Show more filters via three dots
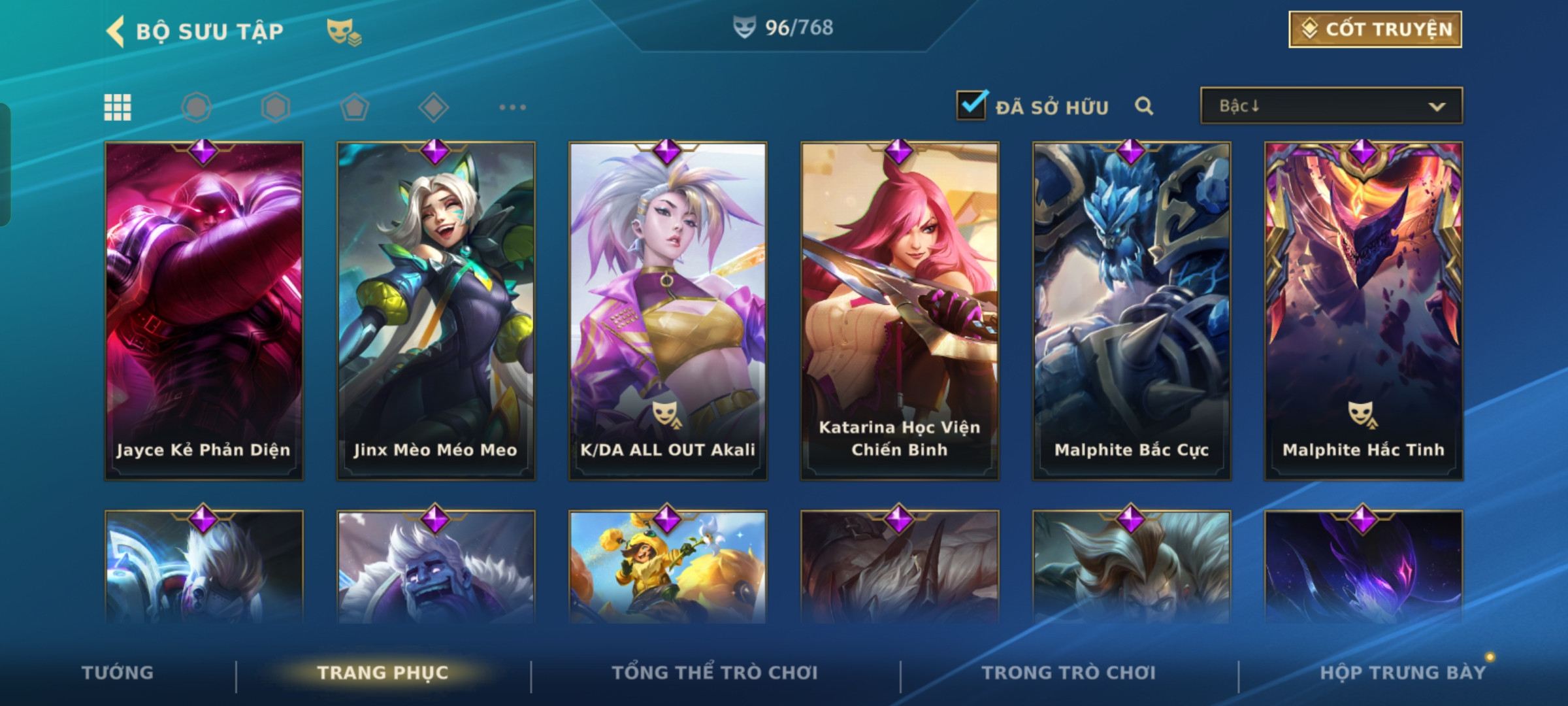 pyautogui.click(x=512, y=107)
